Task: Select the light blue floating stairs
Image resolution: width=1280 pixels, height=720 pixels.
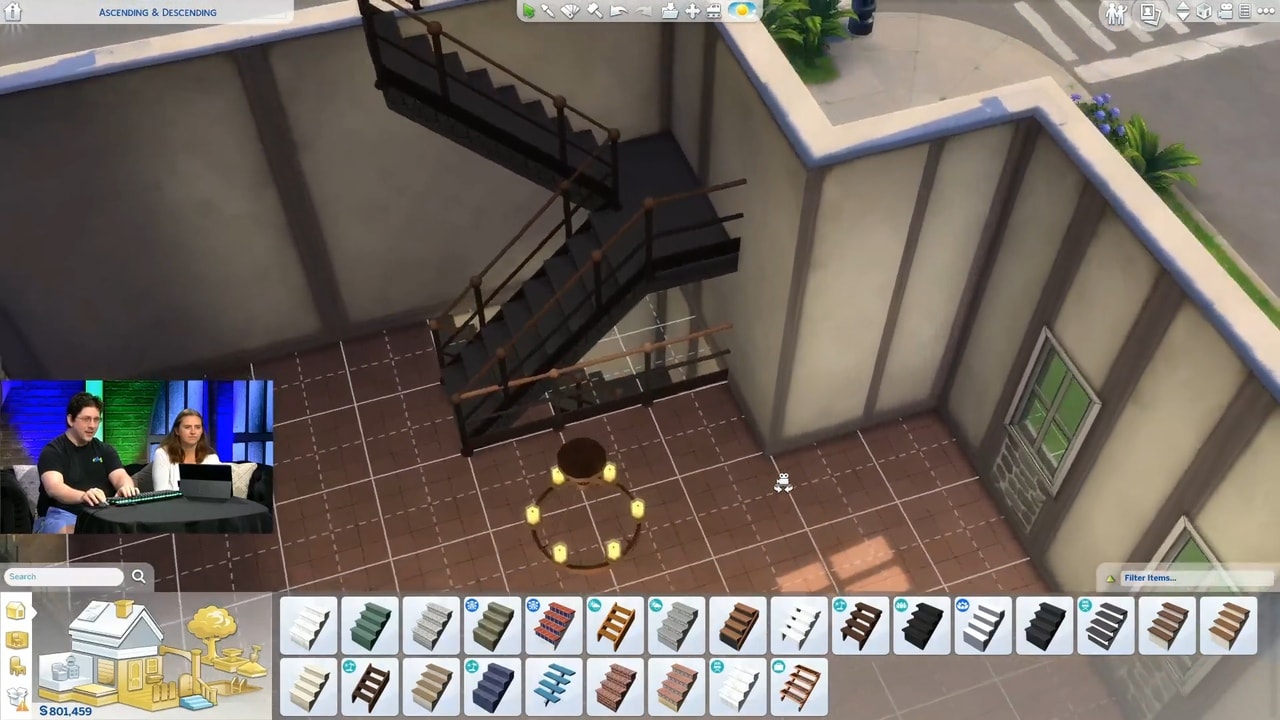Action: tap(554, 687)
